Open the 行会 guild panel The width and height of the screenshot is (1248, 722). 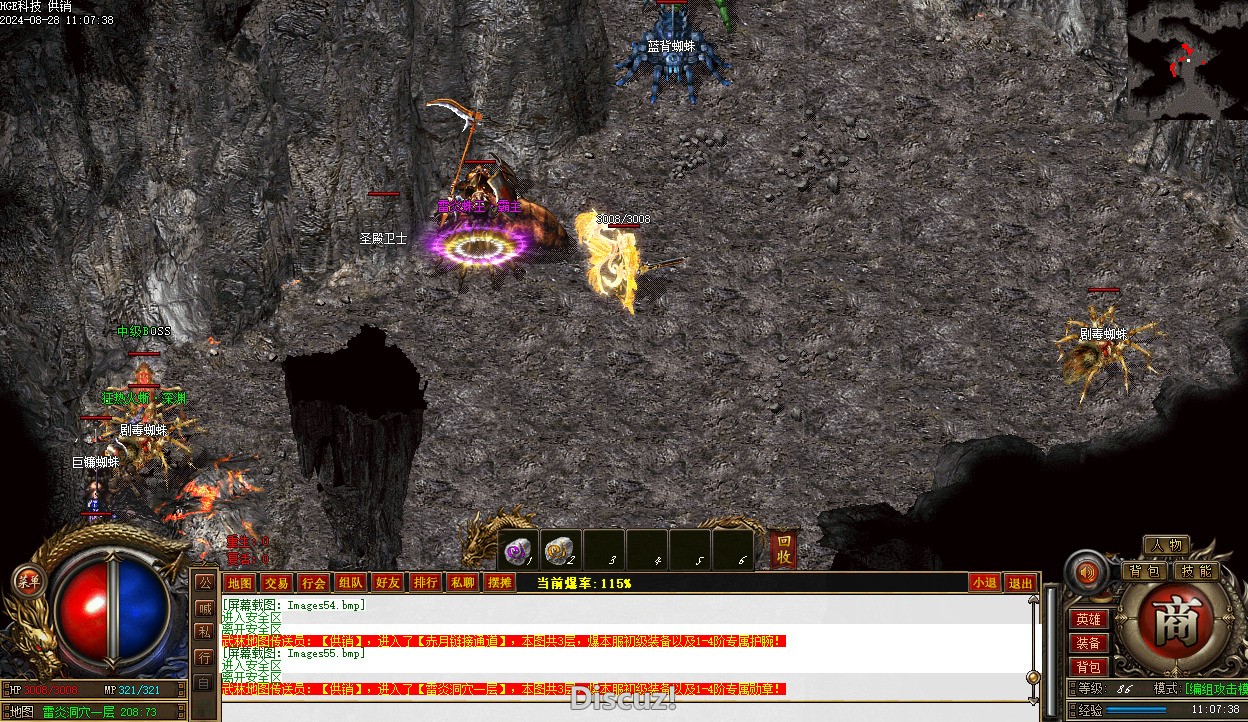click(x=313, y=583)
